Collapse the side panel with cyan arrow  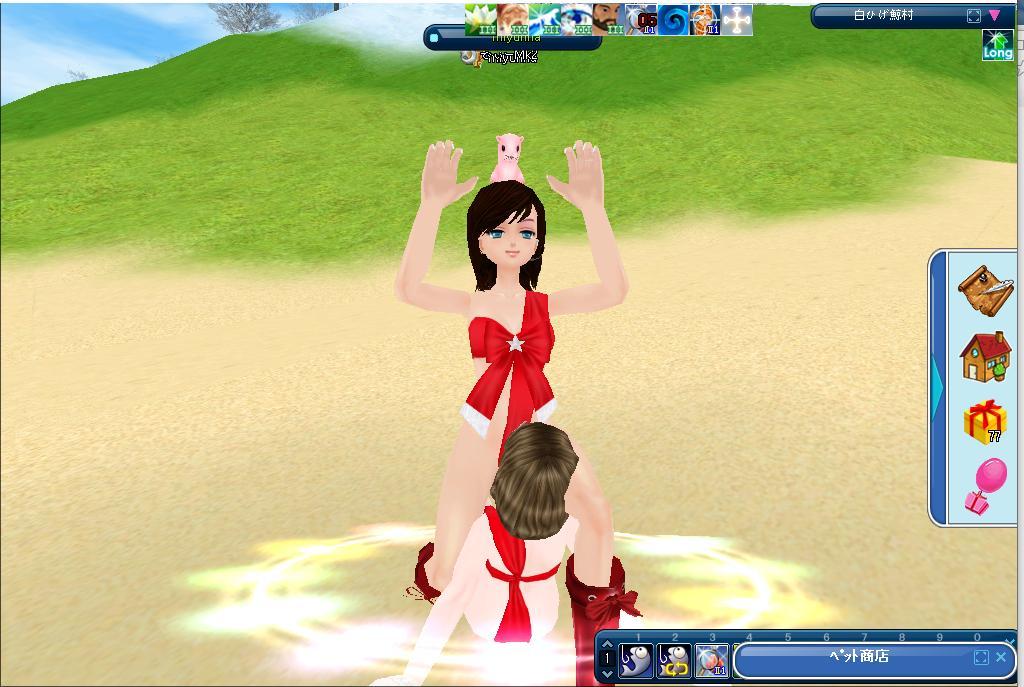point(937,387)
